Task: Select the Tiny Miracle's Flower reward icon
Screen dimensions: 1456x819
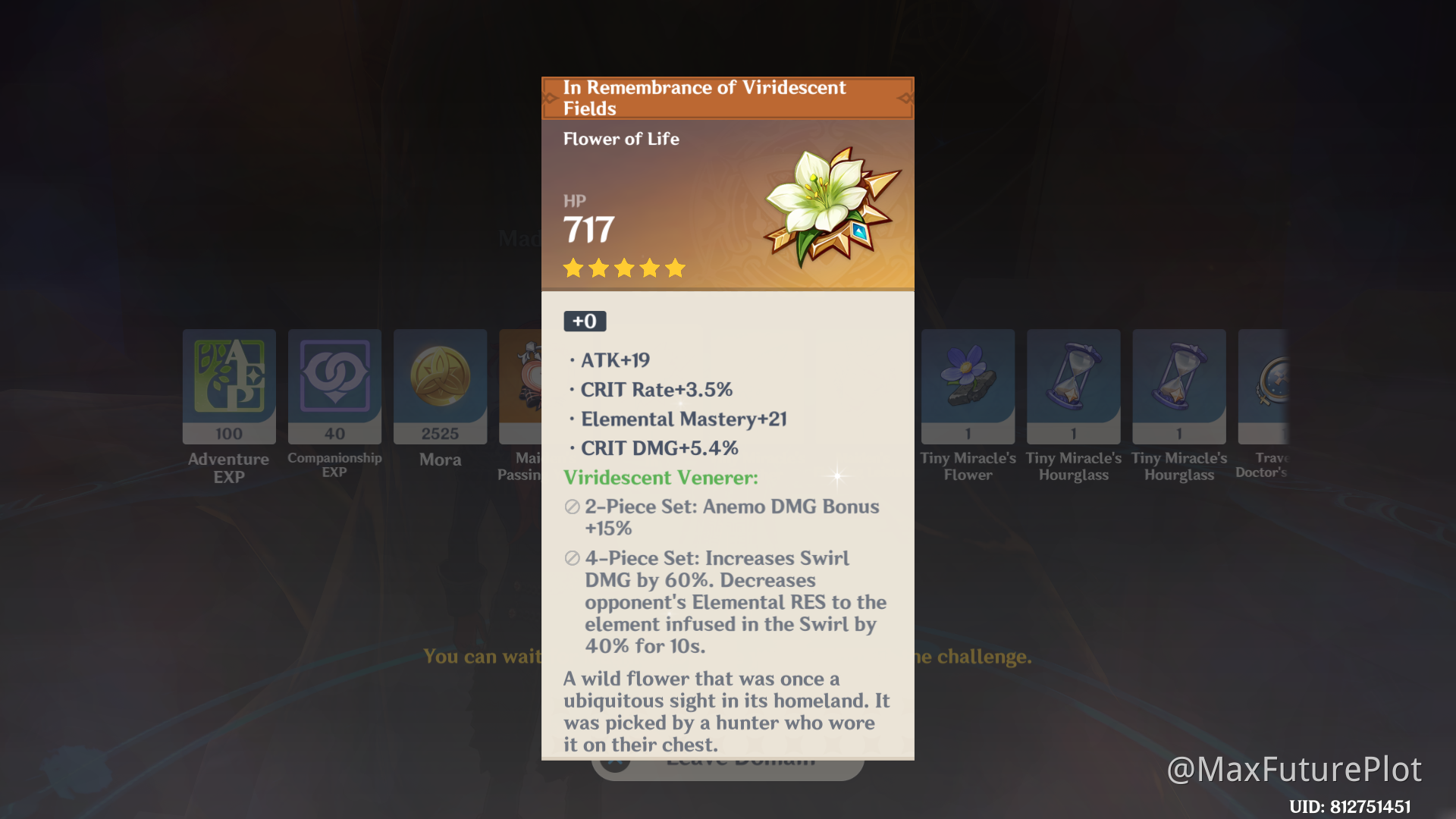Action: (967, 386)
